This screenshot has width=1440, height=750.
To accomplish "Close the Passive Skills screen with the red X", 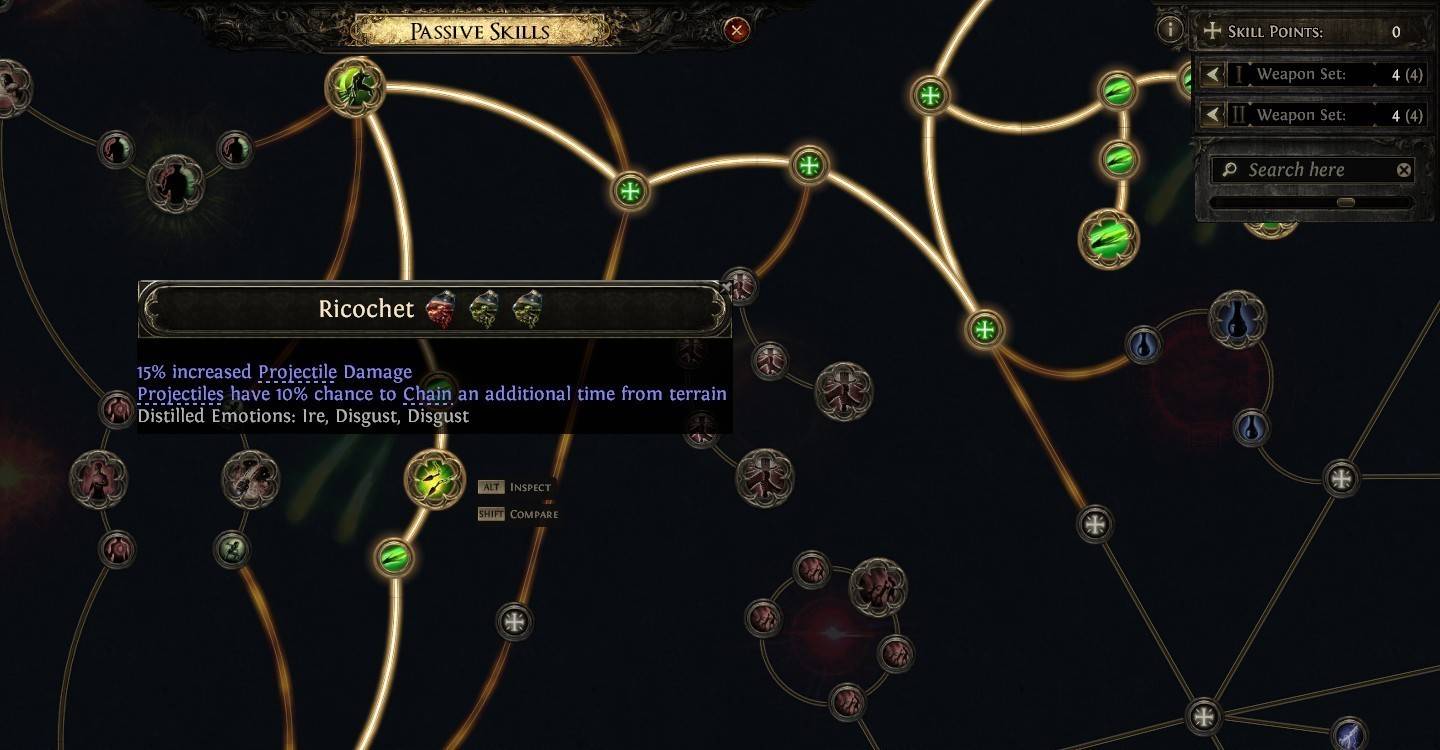I will point(737,30).
